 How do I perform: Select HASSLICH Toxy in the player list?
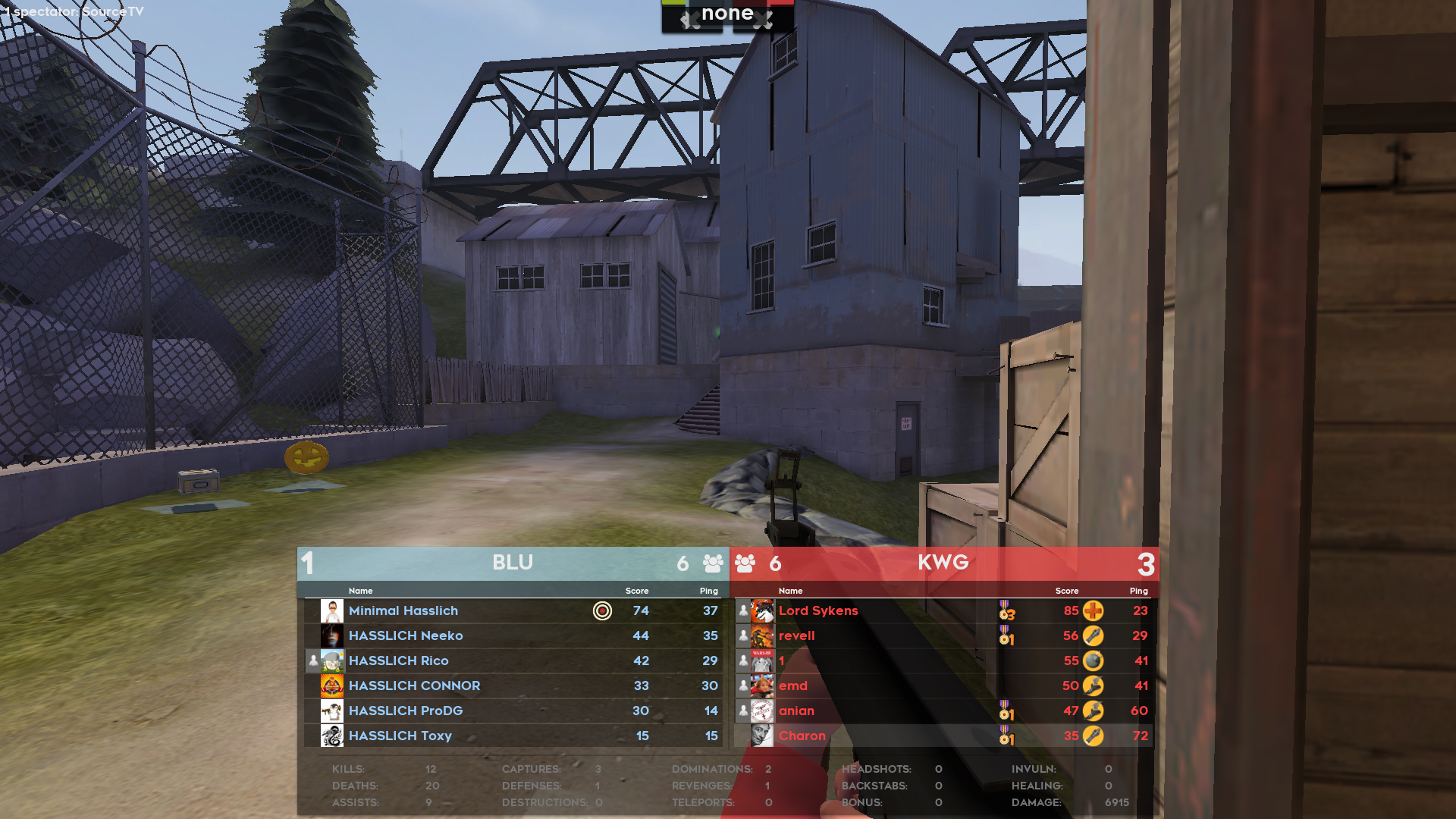[400, 736]
